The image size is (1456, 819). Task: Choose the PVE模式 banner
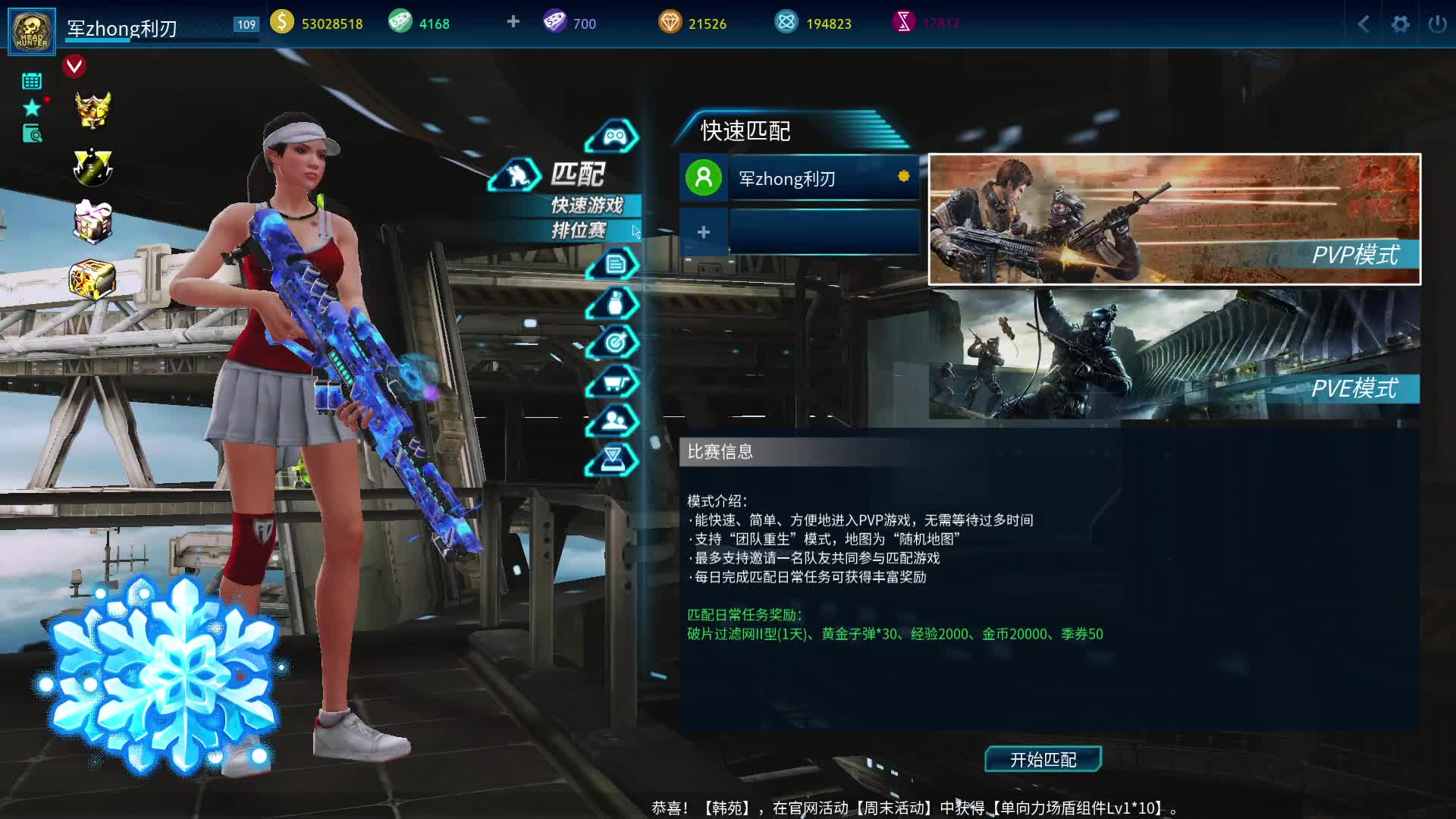click(x=1174, y=353)
